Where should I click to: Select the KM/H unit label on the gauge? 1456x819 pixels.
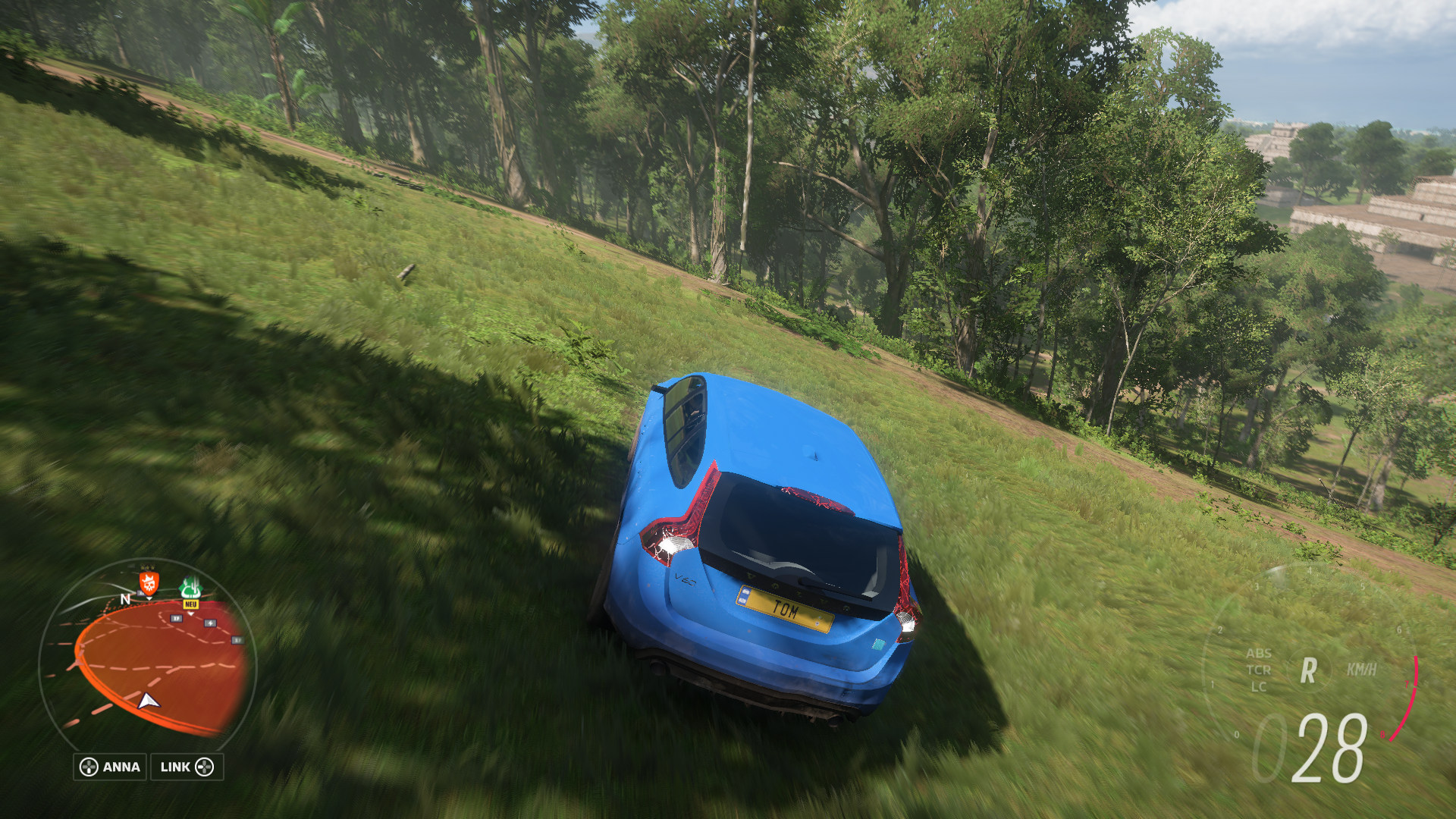pos(1362,668)
